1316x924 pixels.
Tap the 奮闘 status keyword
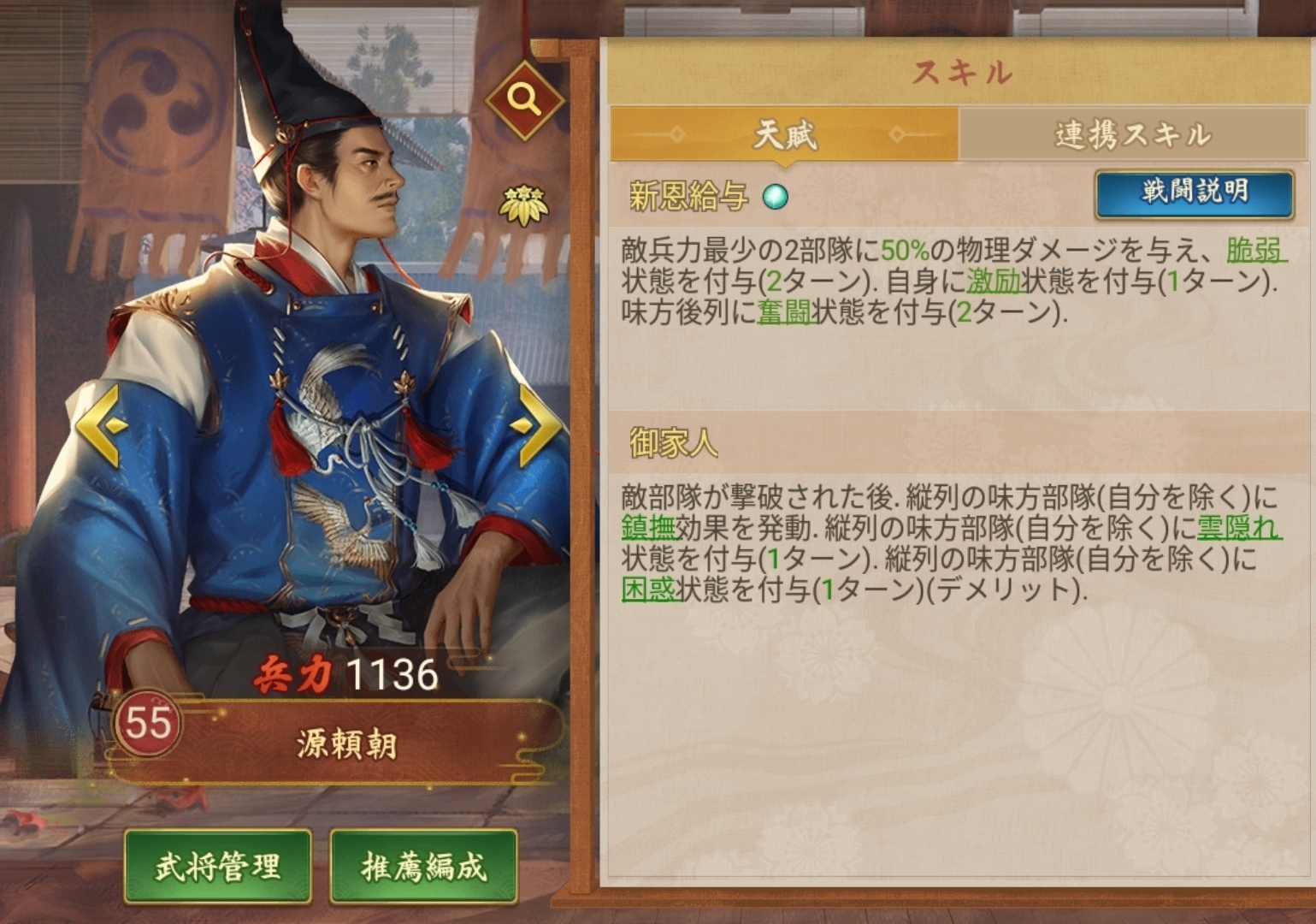(x=784, y=312)
